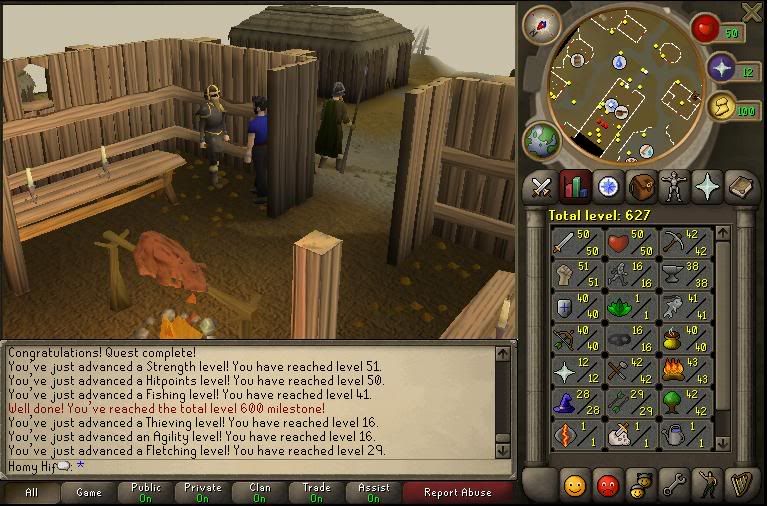Switch to the Inventory backpack tab
The height and width of the screenshot is (506, 768).
[x=642, y=186]
